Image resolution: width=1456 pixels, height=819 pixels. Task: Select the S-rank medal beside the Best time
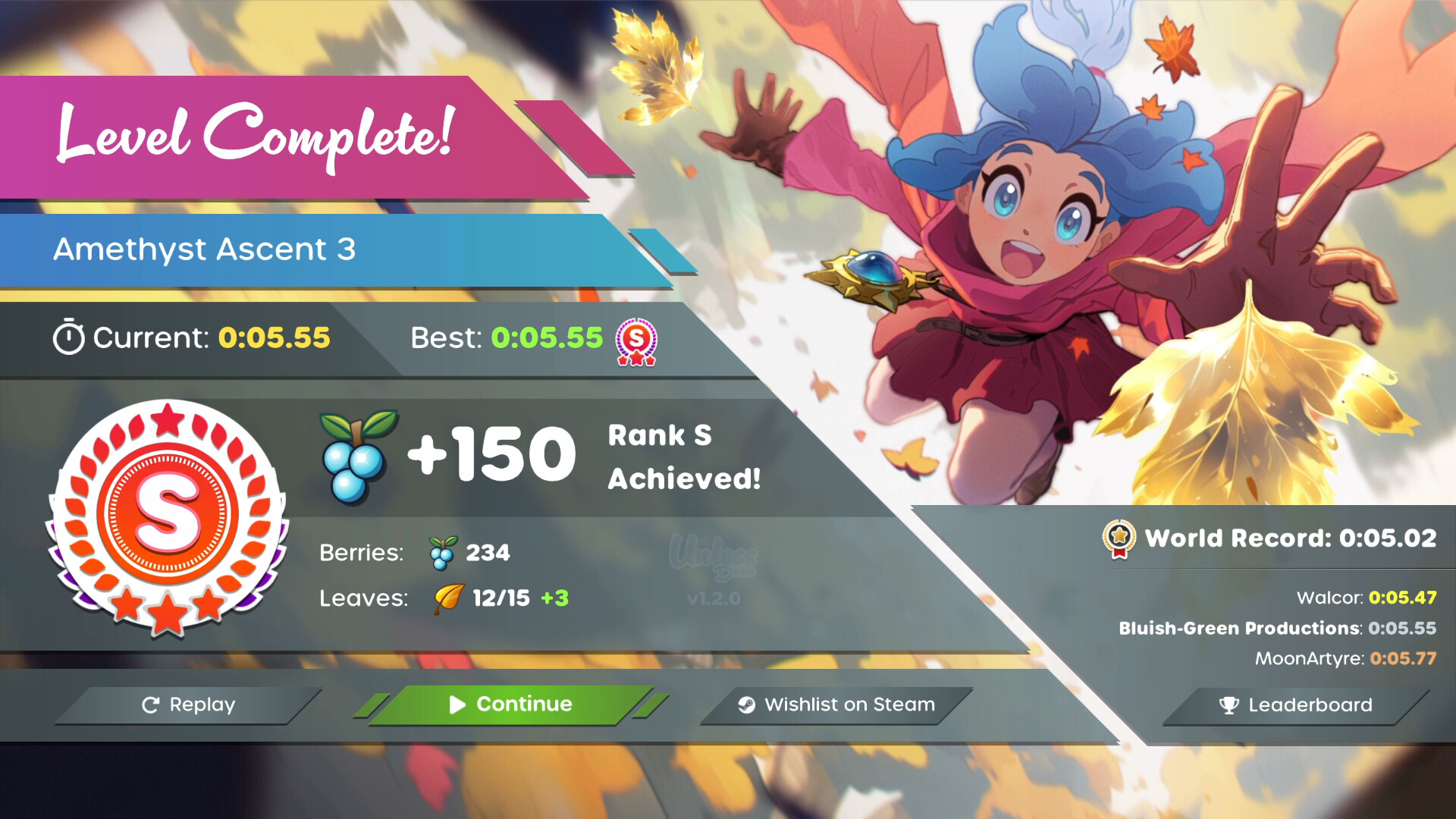(x=638, y=343)
